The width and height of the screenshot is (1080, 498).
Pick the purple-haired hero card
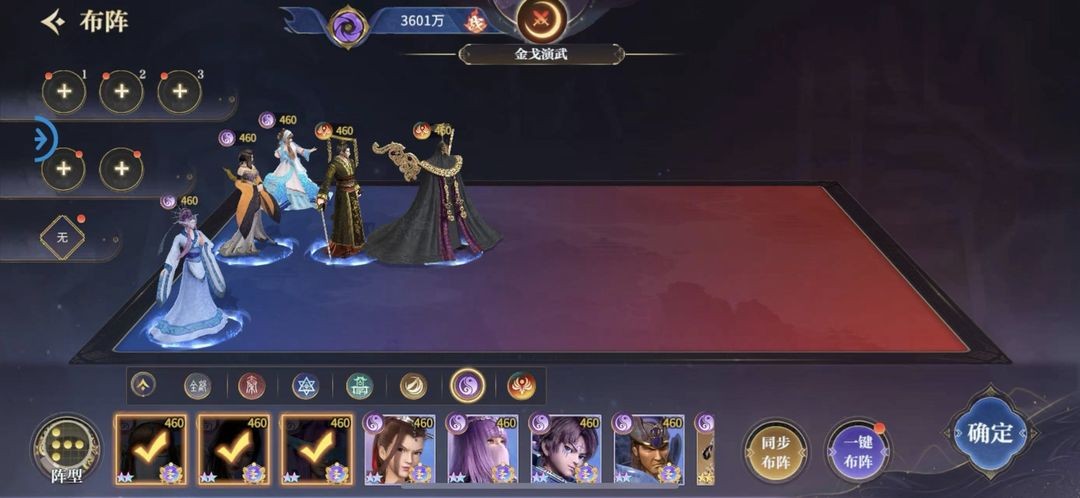pos(483,450)
